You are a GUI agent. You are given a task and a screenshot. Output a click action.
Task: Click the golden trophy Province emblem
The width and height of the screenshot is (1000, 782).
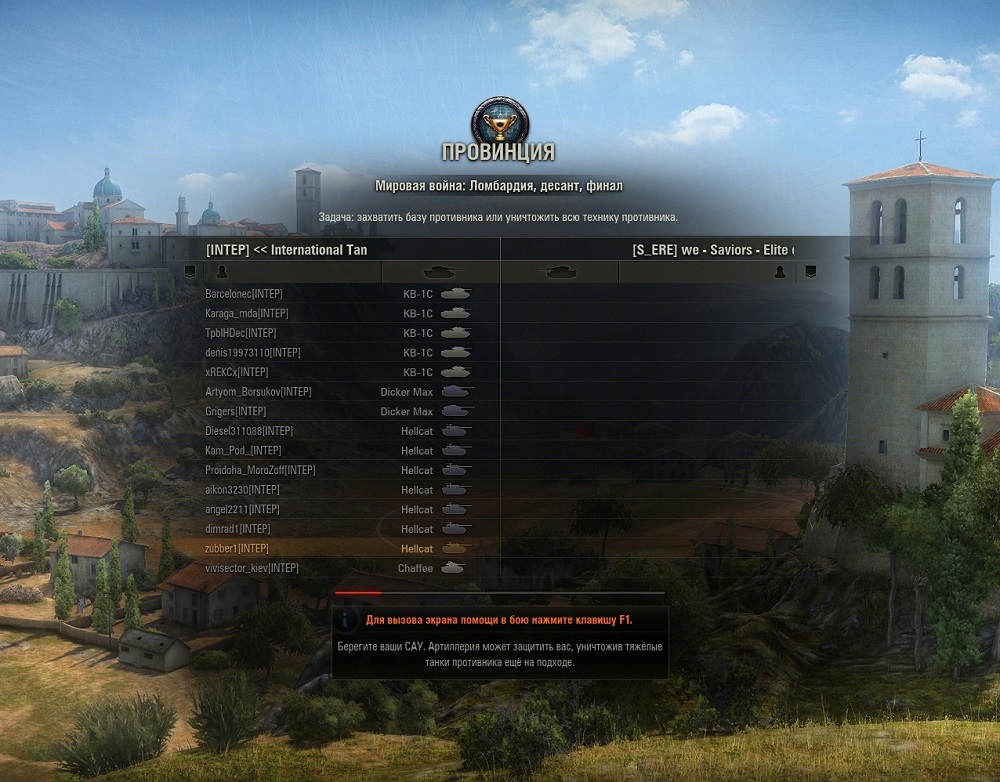click(498, 120)
